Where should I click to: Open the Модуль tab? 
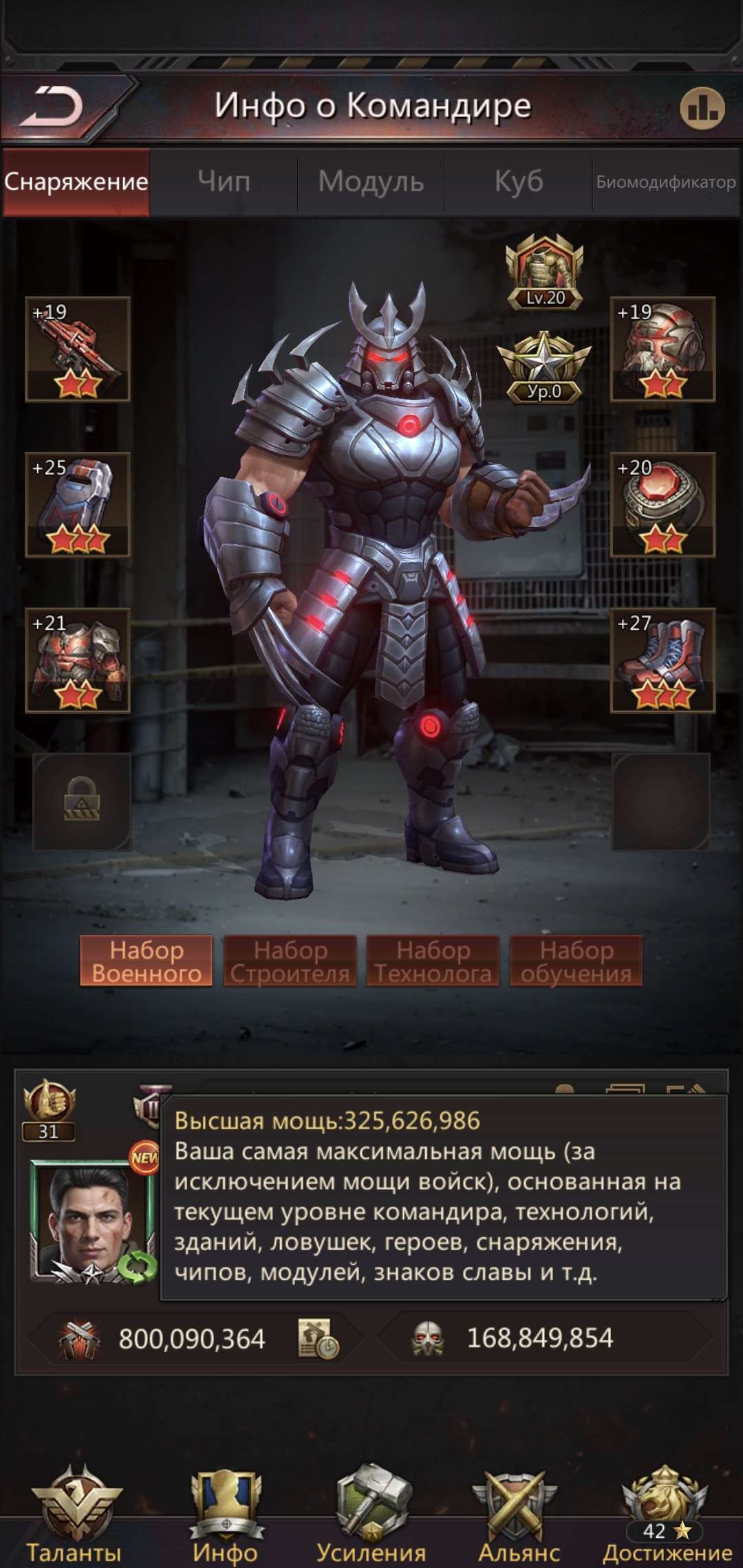[371, 182]
